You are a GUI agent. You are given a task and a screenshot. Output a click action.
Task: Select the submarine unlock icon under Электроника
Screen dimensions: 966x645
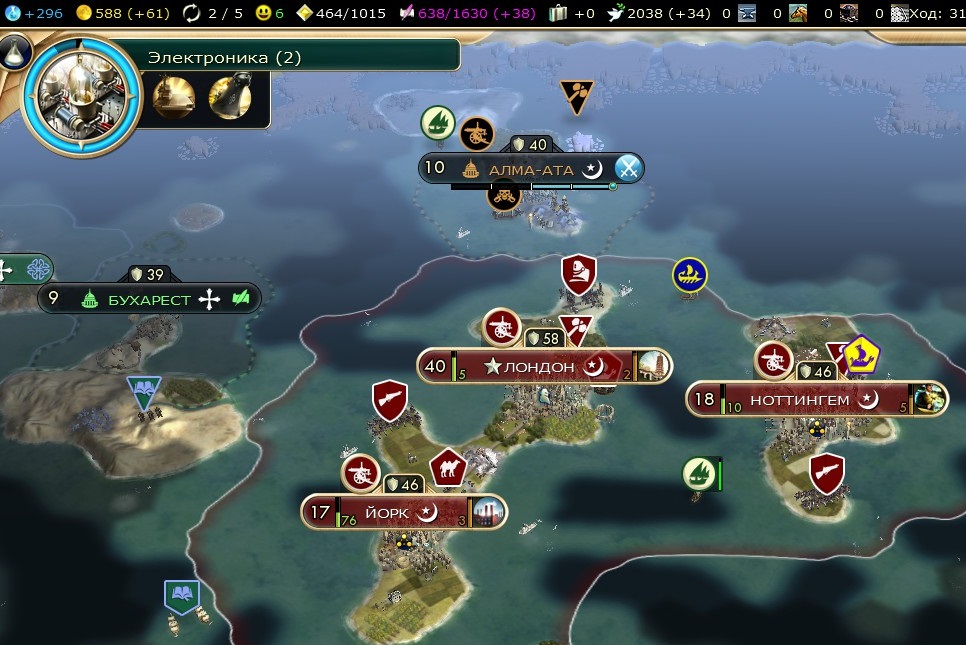[x=173, y=97]
